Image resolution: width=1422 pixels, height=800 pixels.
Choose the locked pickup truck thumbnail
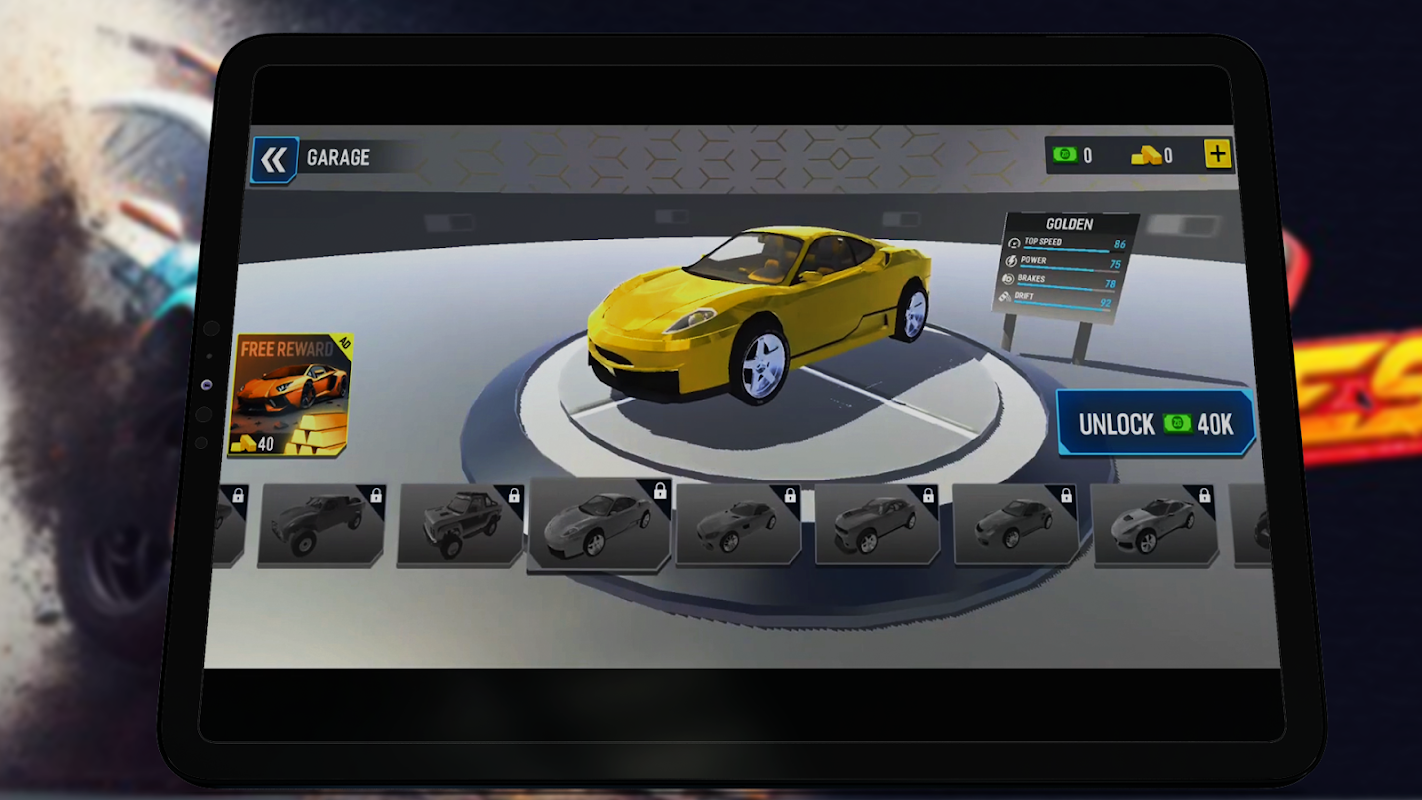click(322, 525)
